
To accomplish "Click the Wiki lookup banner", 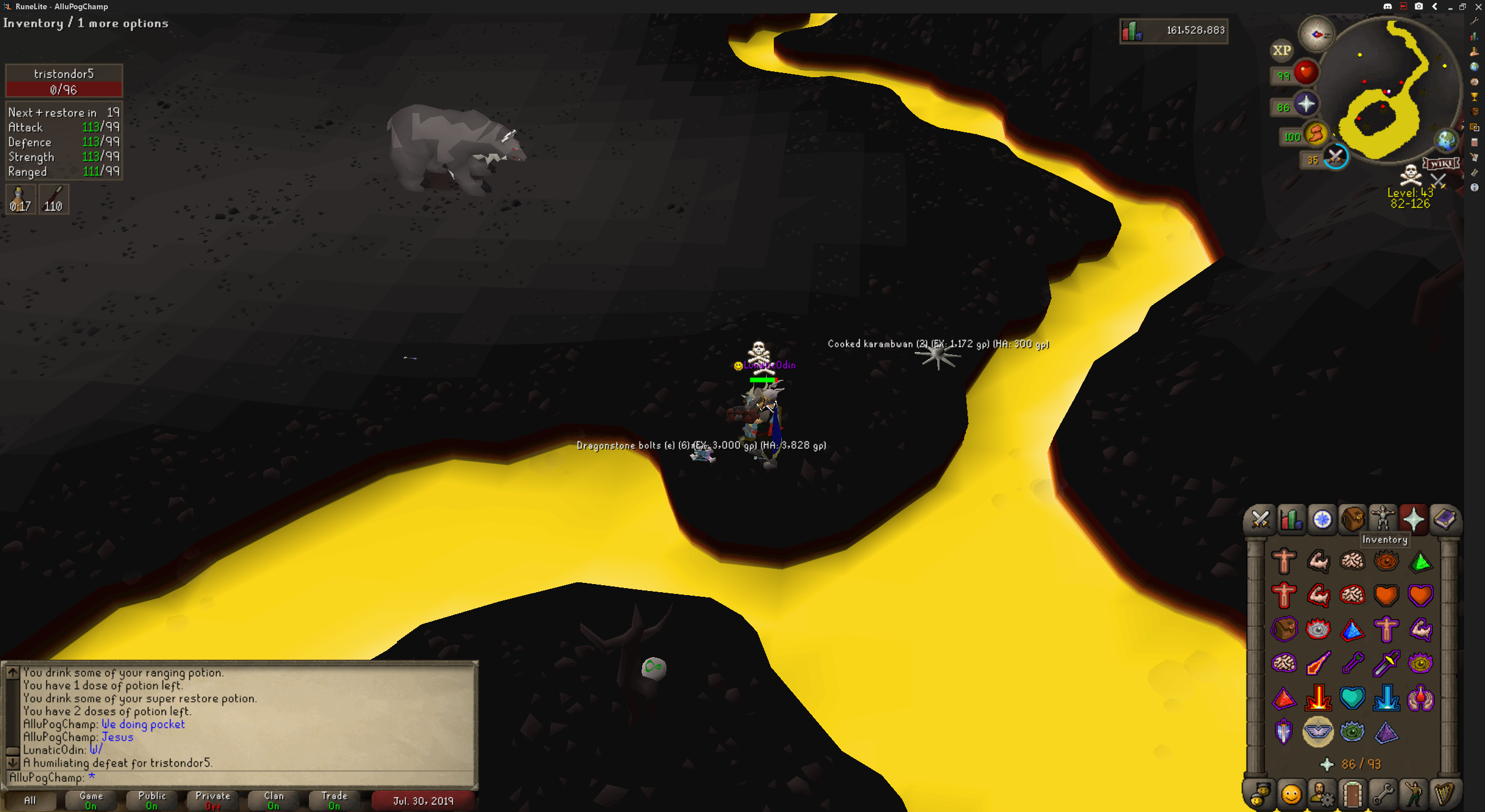I will click(x=1441, y=164).
